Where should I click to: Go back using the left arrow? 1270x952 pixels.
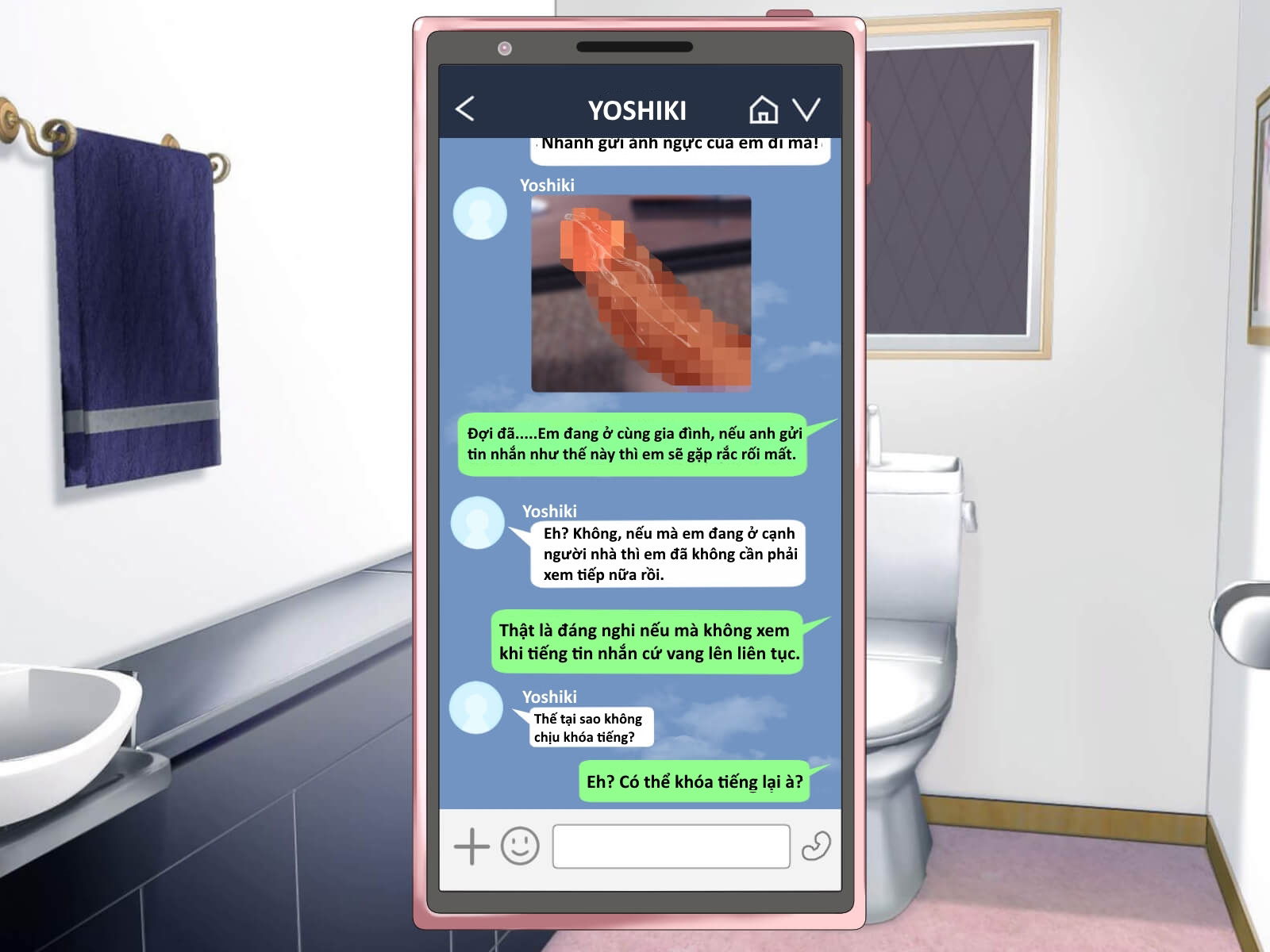coord(465,109)
